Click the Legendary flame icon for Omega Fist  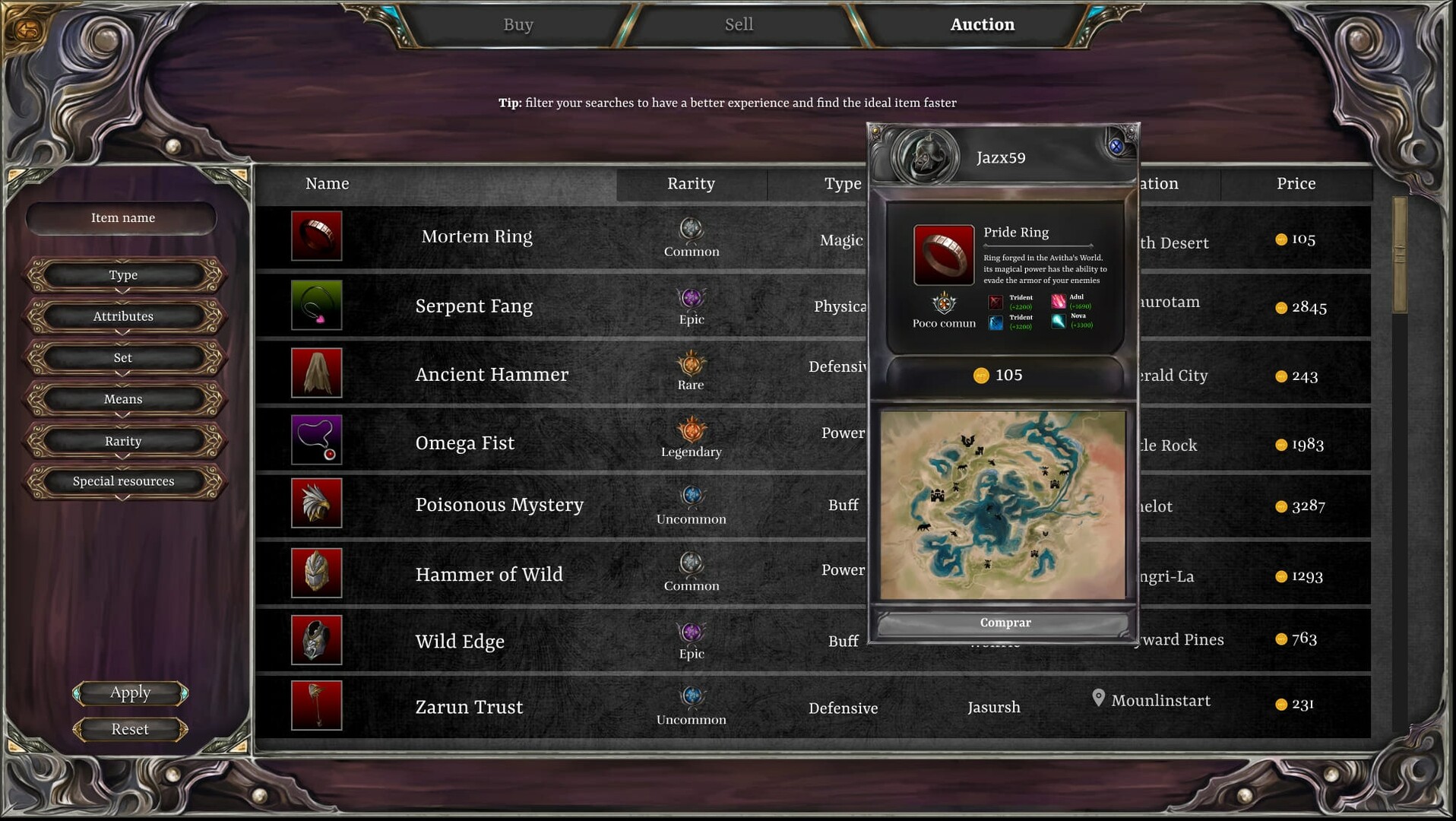coord(691,430)
